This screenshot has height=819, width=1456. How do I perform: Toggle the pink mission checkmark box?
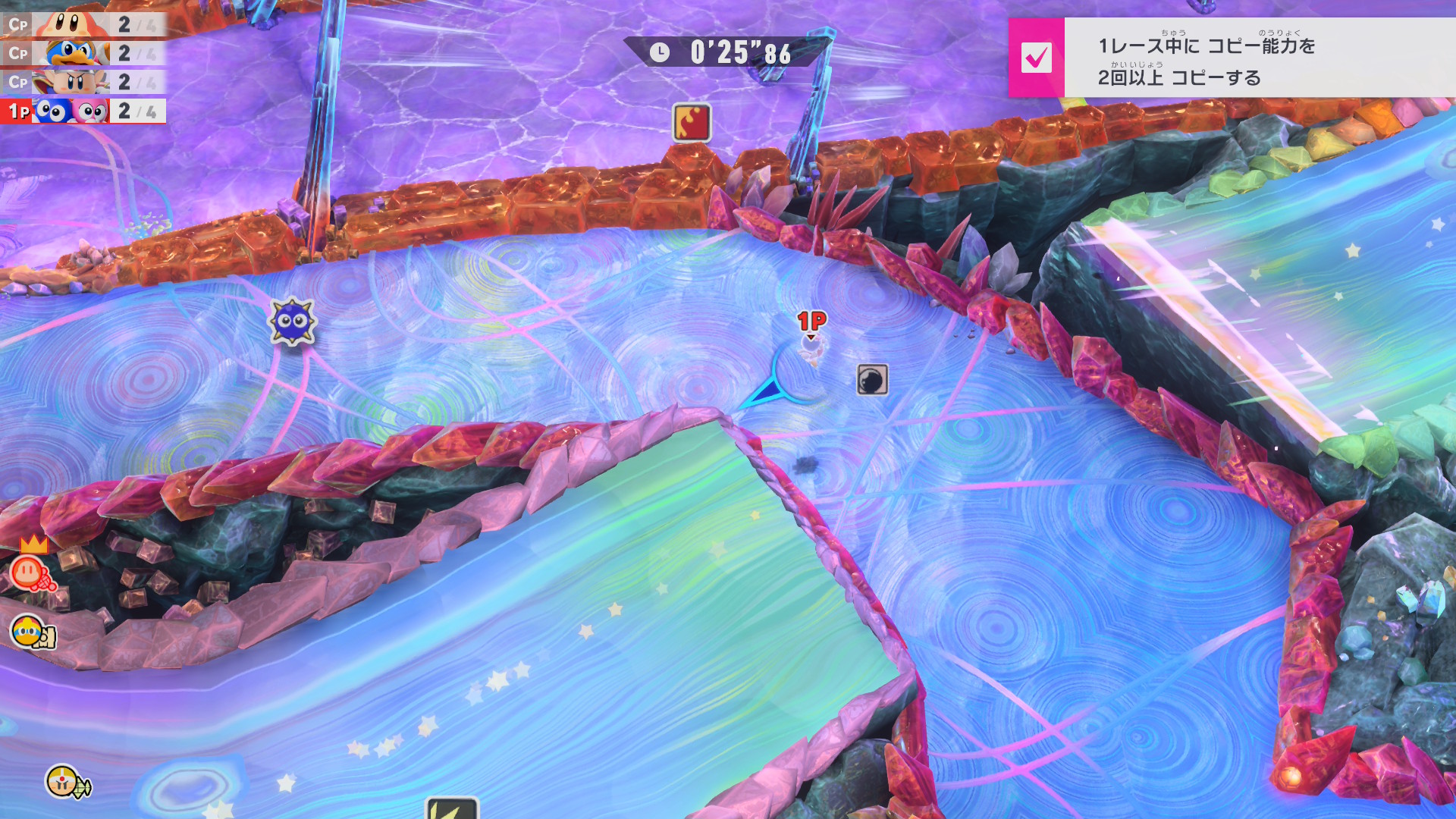coord(1036,58)
